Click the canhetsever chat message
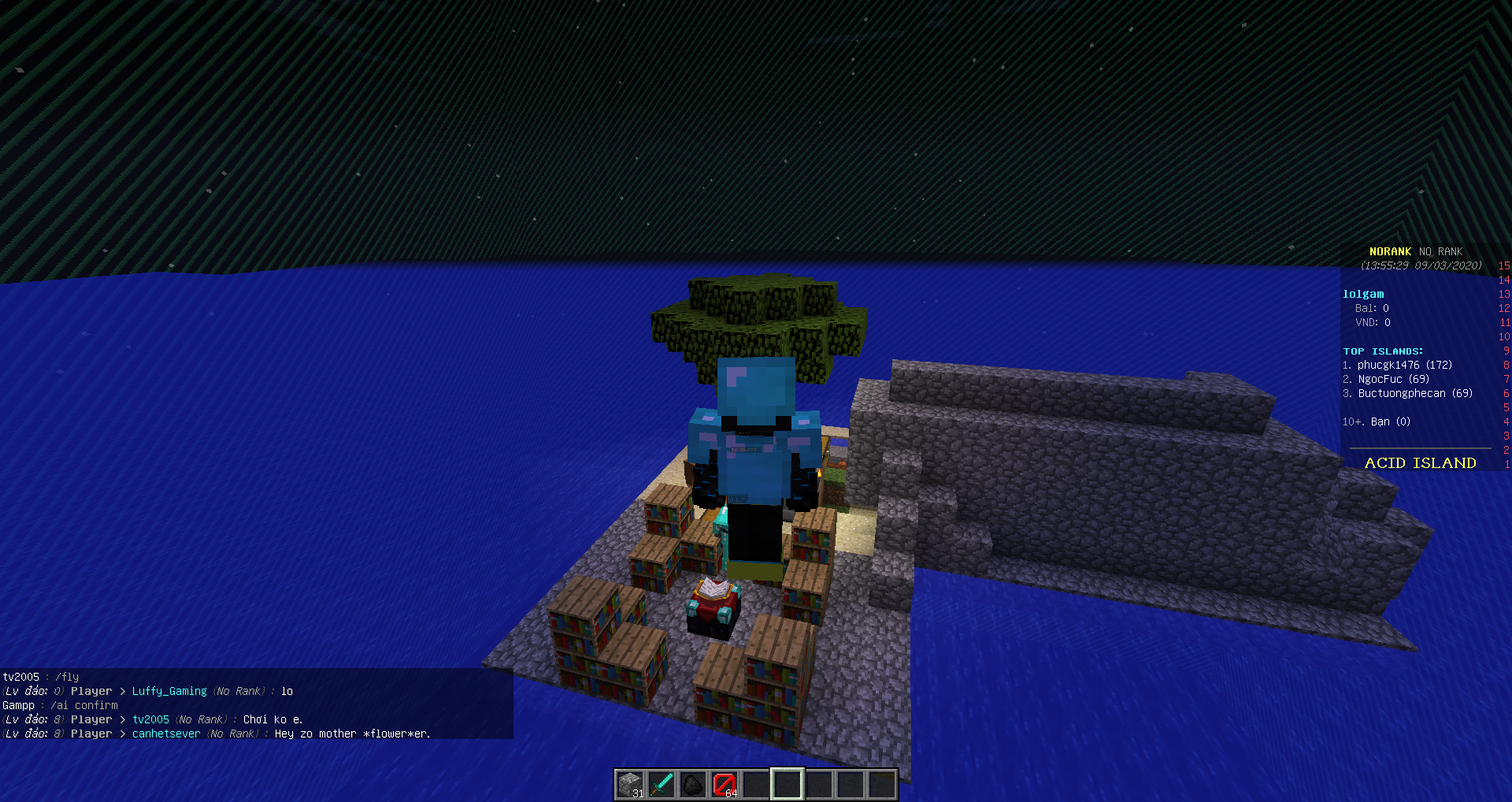The height and width of the screenshot is (802, 1512). click(x=352, y=733)
